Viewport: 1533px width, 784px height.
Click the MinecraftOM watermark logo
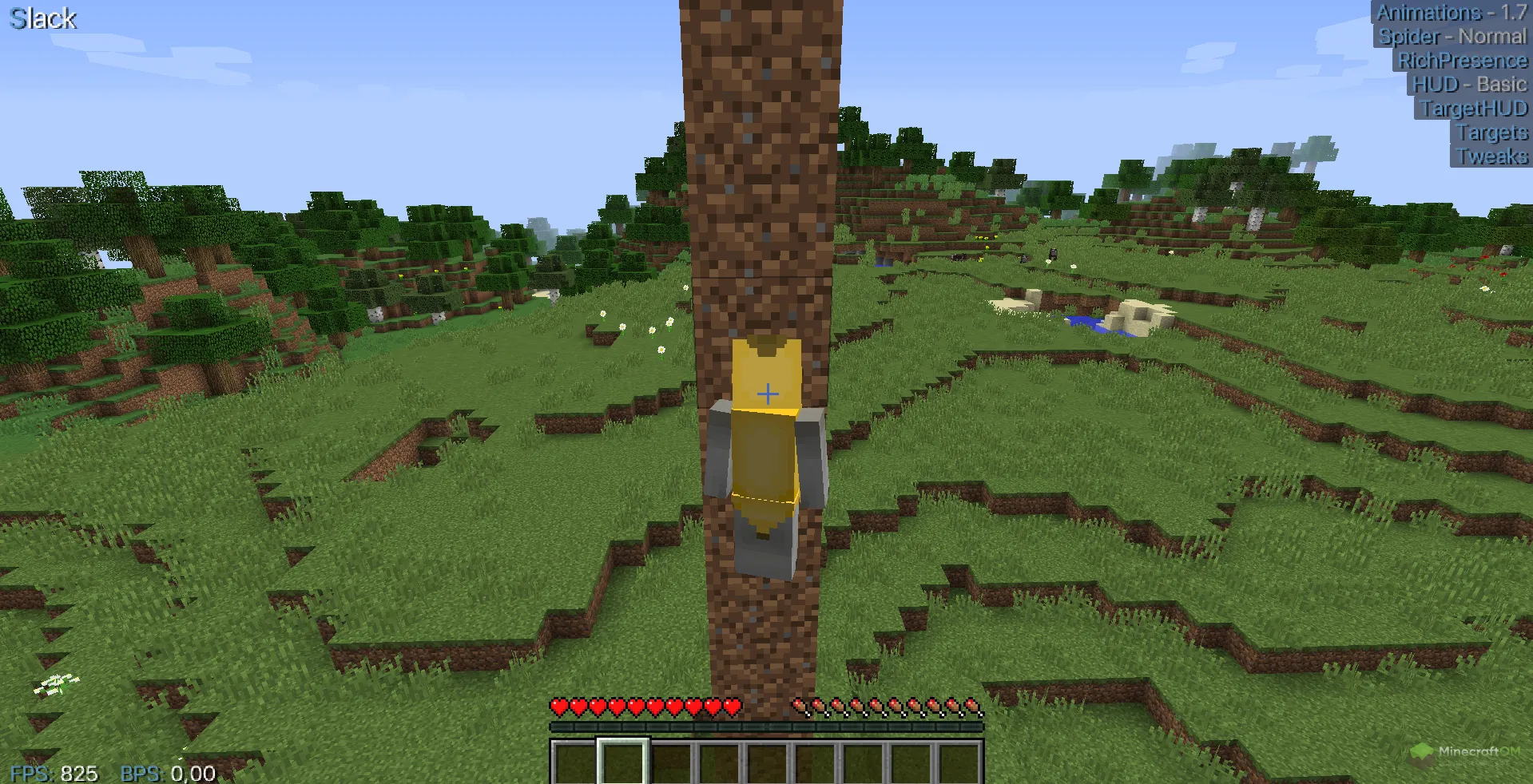tap(1465, 753)
